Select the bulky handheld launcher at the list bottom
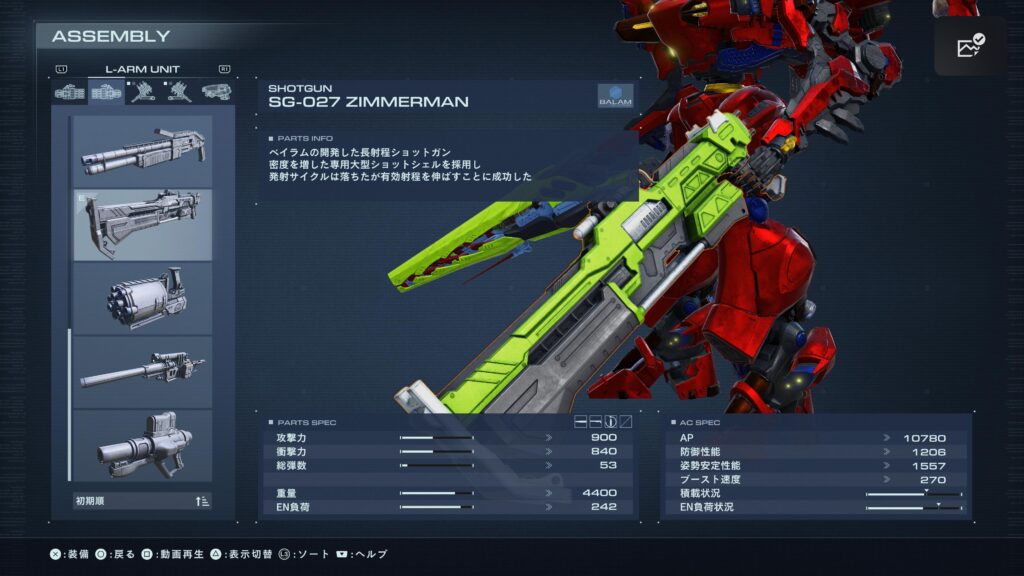 tap(142, 445)
